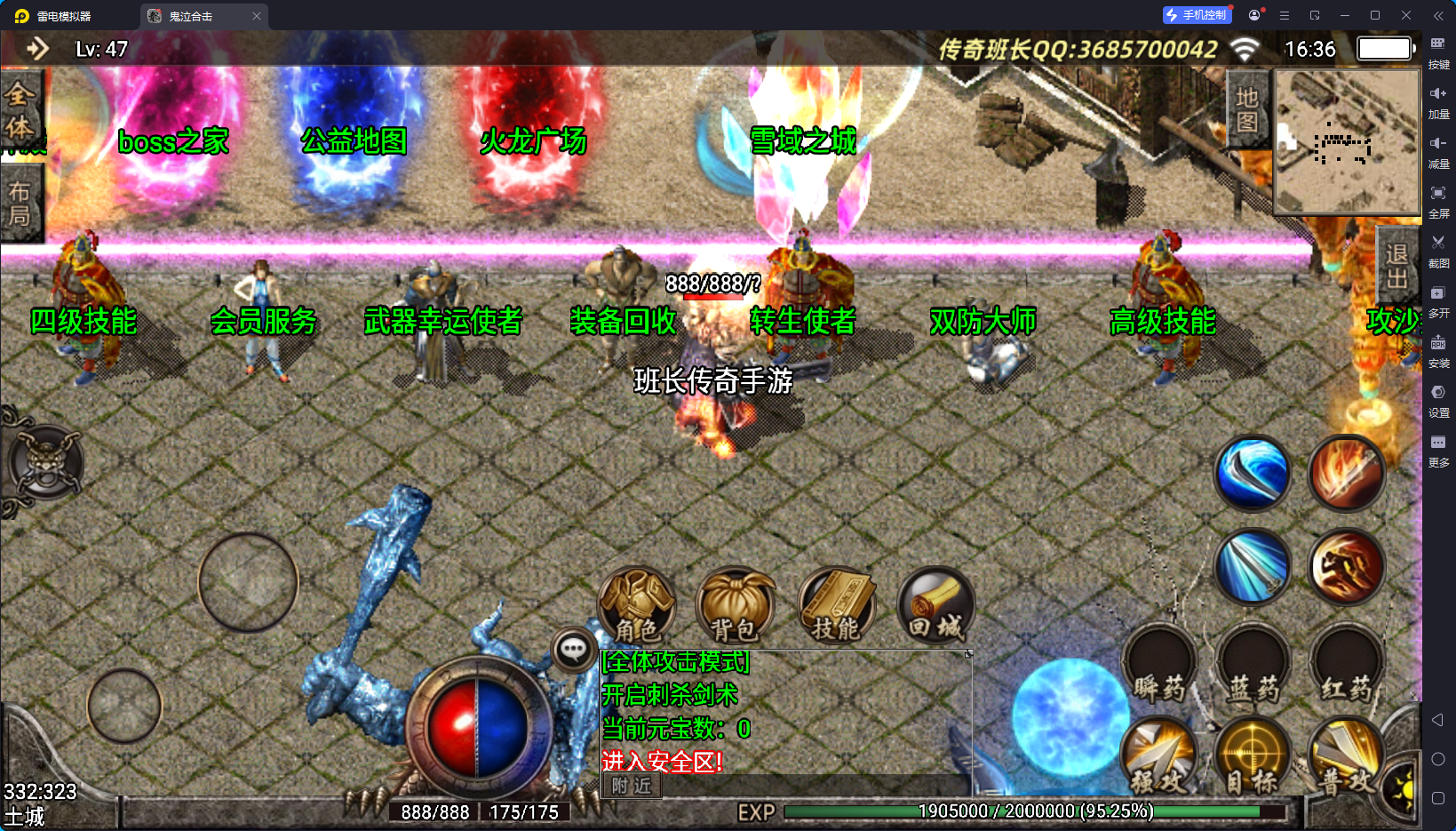Open the 角色 character menu
This screenshot has width=1456, height=831.
coord(637,606)
